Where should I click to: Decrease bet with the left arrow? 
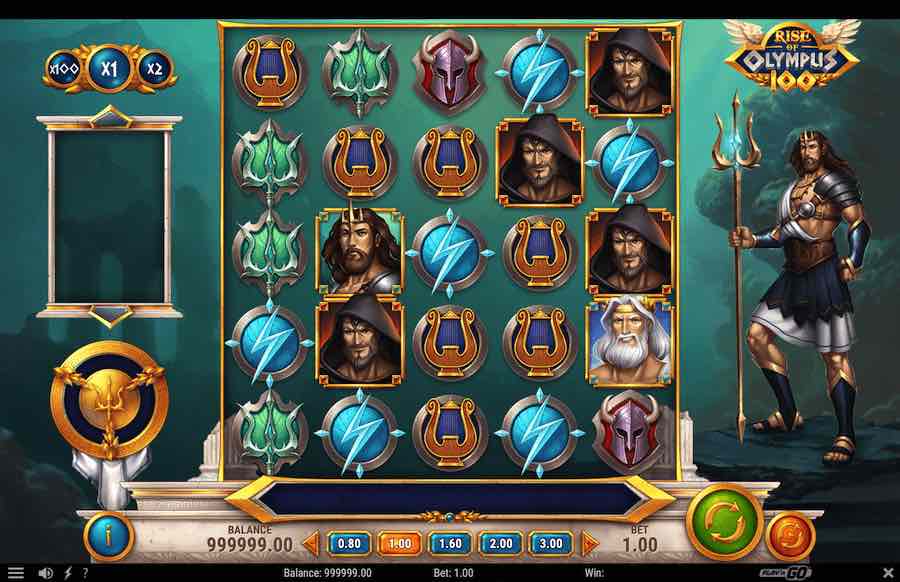coord(310,543)
